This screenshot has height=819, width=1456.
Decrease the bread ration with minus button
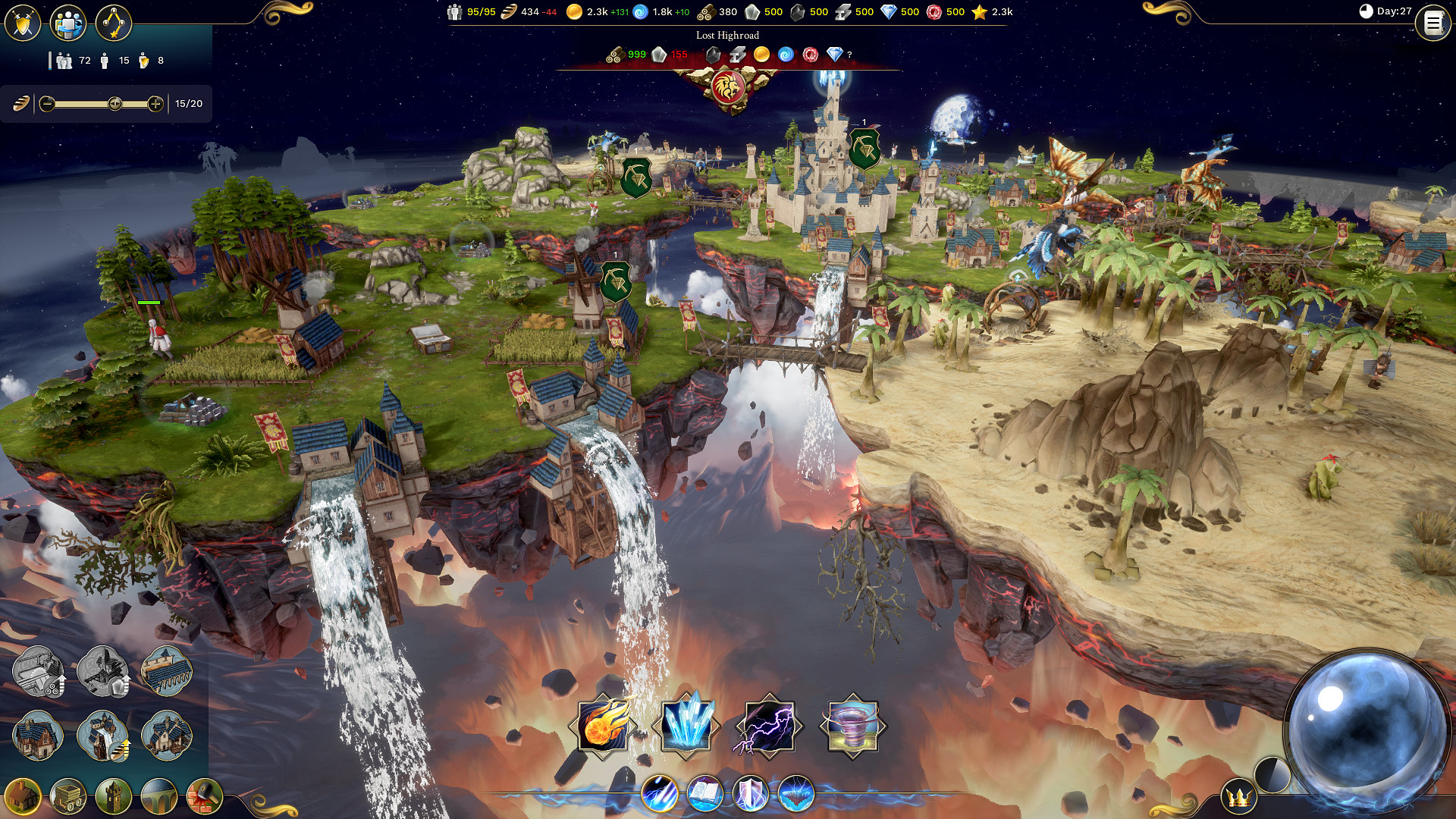(x=47, y=104)
